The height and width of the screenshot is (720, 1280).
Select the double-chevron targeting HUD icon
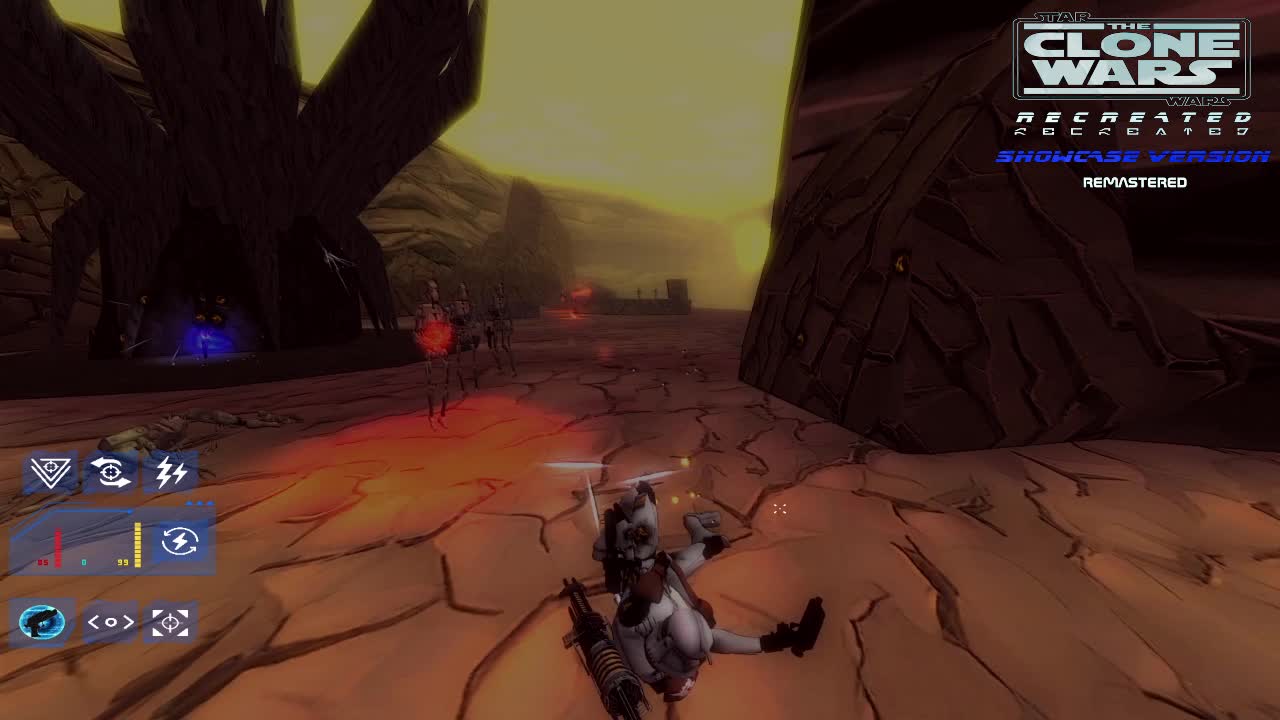click(x=48, y=472)
